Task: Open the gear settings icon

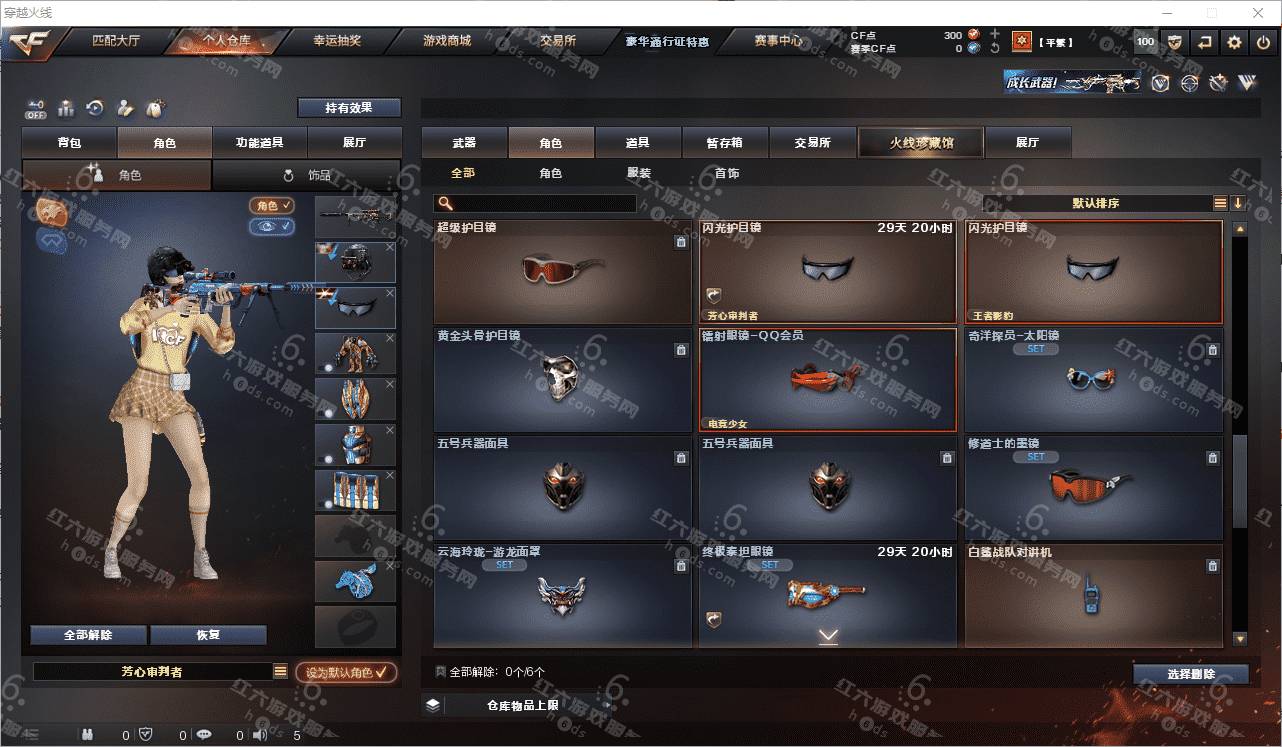Action: [x=1234, y=42]
